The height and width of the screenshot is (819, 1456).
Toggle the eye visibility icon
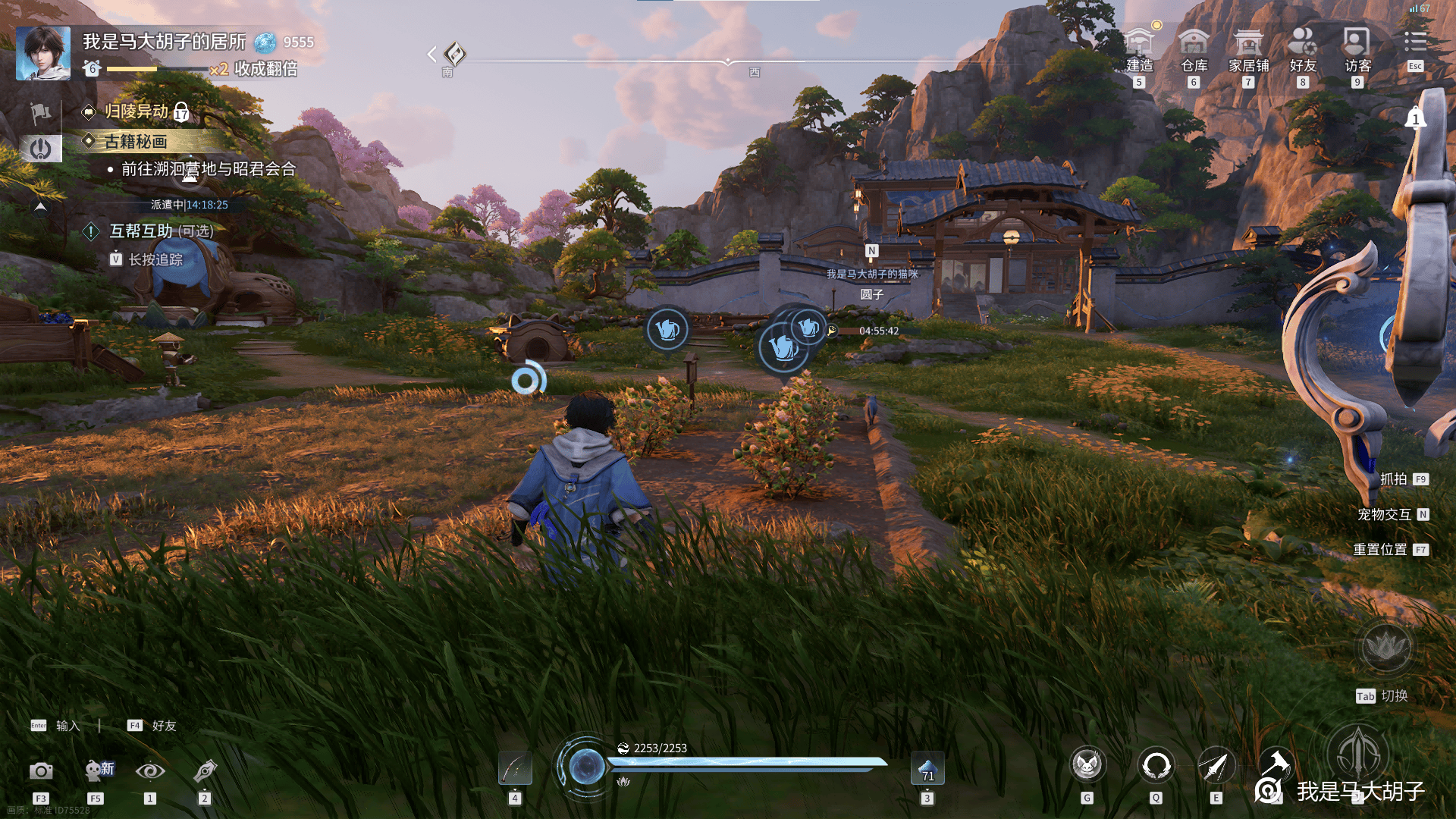[150, 771]
